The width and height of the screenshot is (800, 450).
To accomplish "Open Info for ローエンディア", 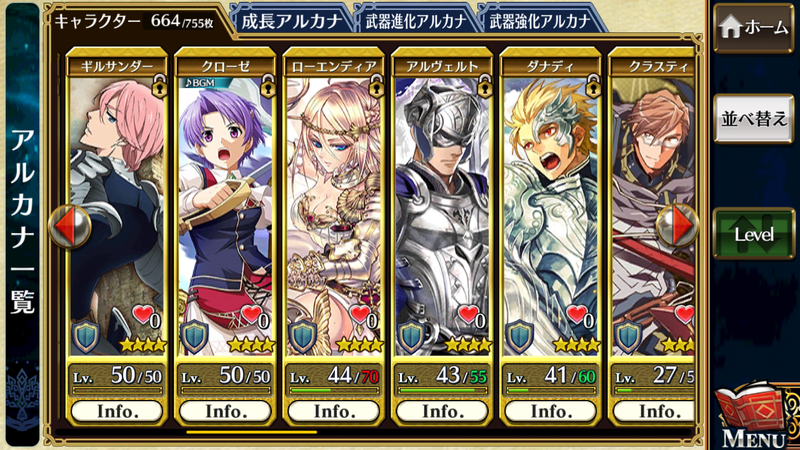I will 333,411.
